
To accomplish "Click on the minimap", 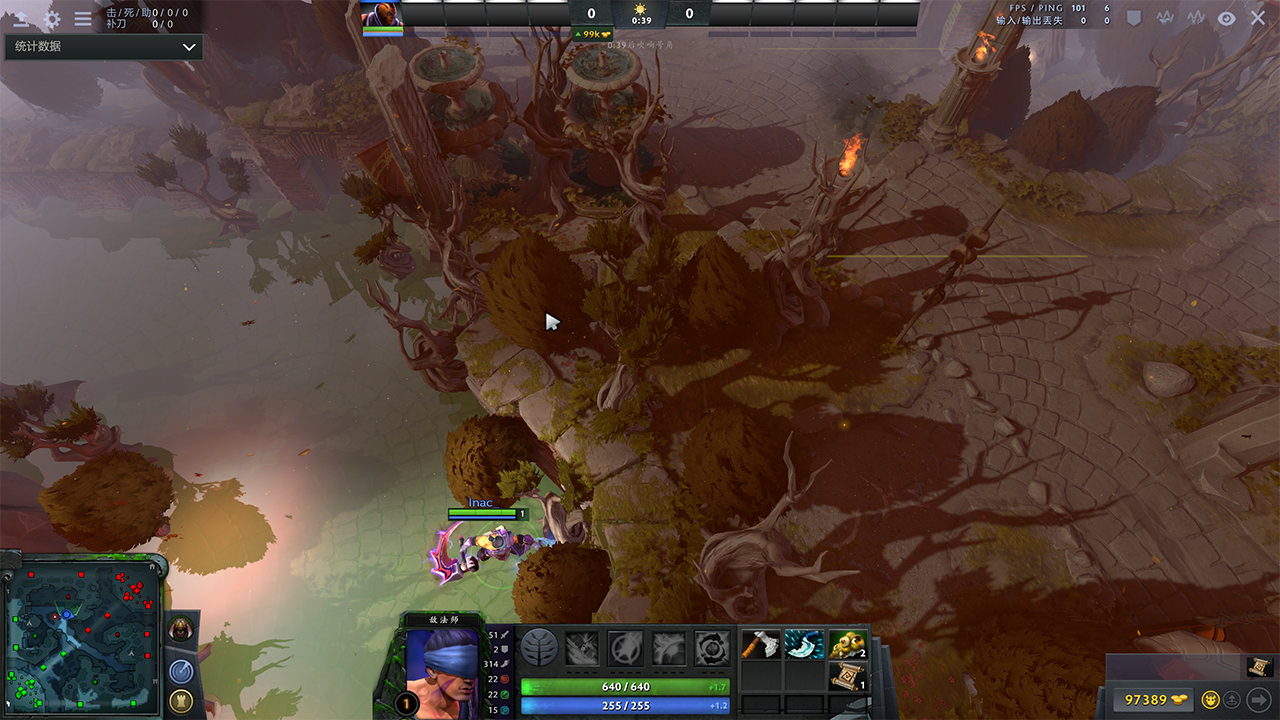I will [82, 635].
